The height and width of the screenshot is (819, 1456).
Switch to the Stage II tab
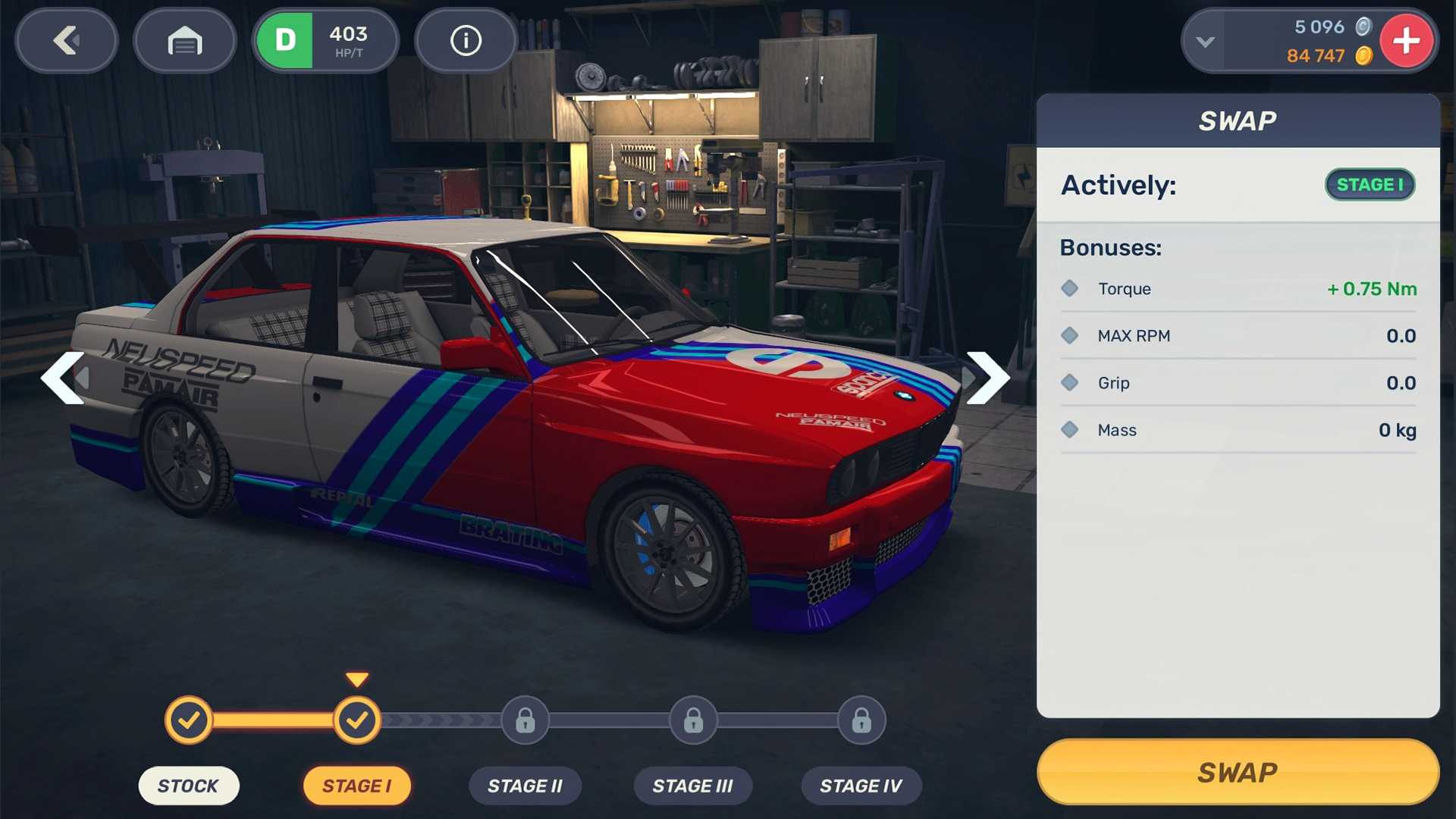[x=525, y=786]
